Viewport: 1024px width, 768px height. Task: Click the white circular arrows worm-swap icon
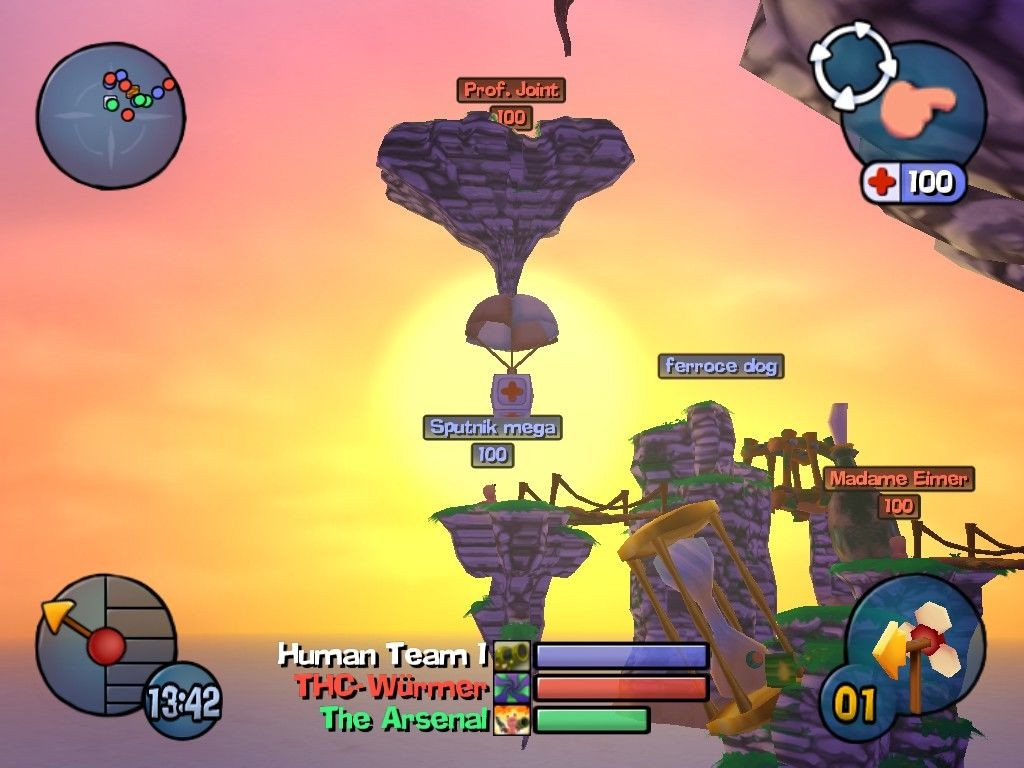point(851,65)
